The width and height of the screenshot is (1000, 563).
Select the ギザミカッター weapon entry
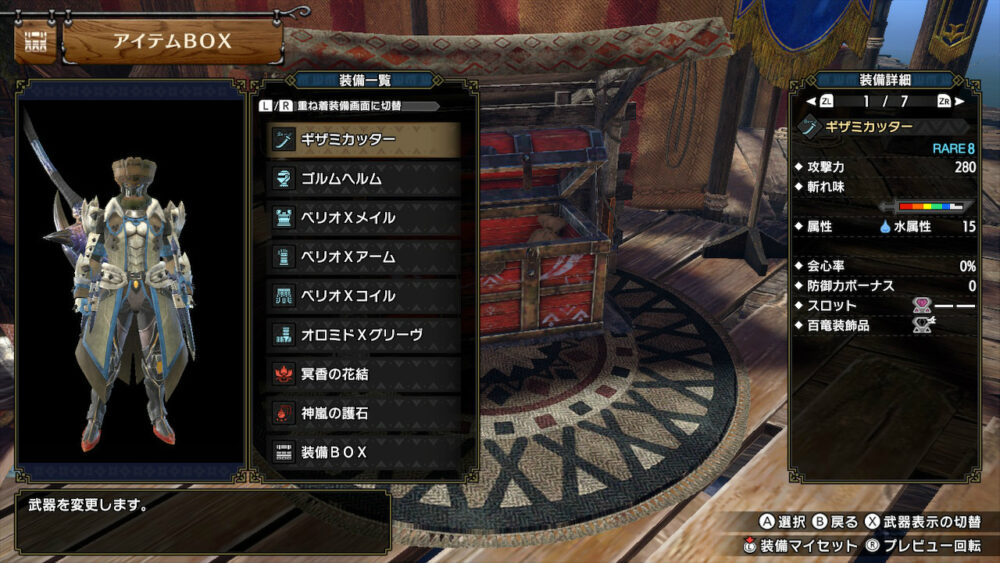click(363, 139)
